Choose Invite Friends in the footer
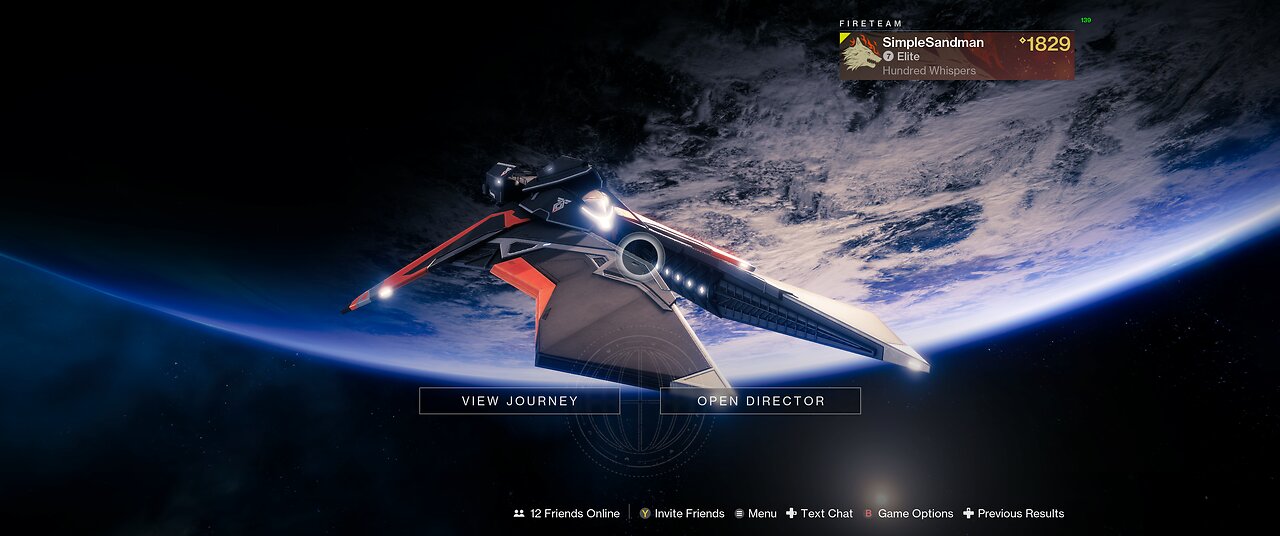The height and width of the screenshot is (536, 1280). [682, 513]
